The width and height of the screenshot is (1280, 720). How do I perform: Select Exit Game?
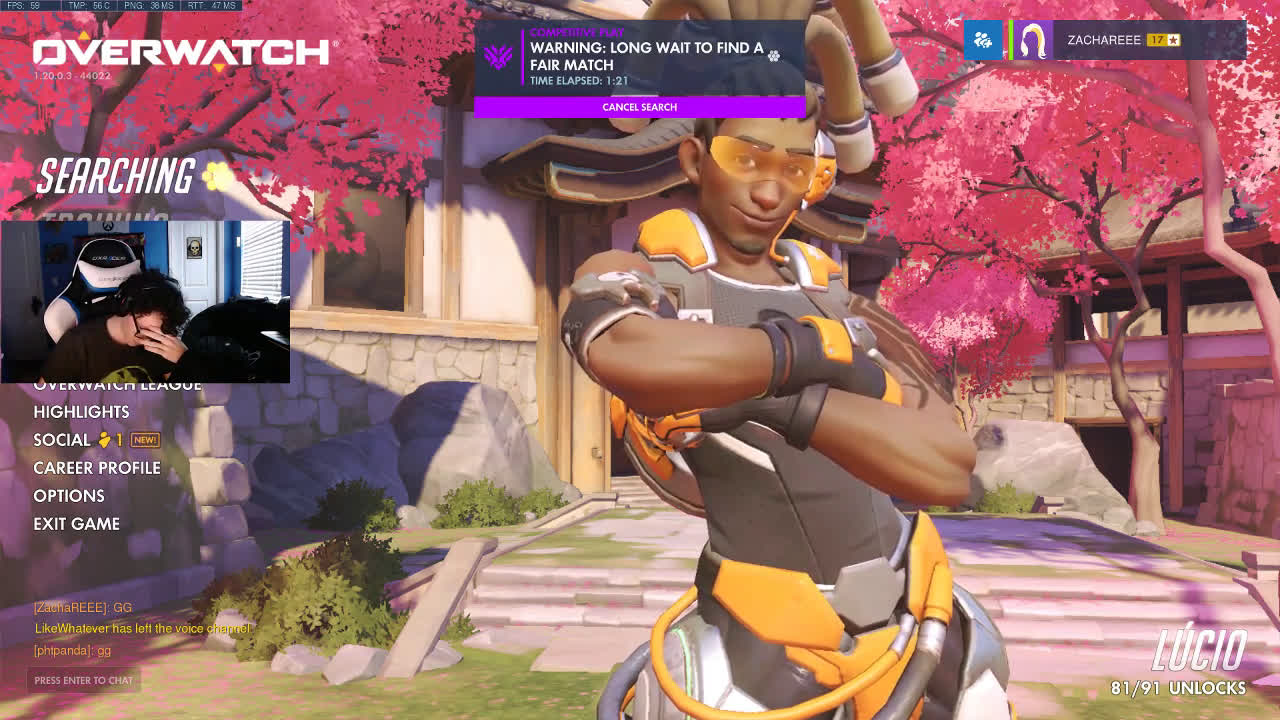[x=76, y=524]
